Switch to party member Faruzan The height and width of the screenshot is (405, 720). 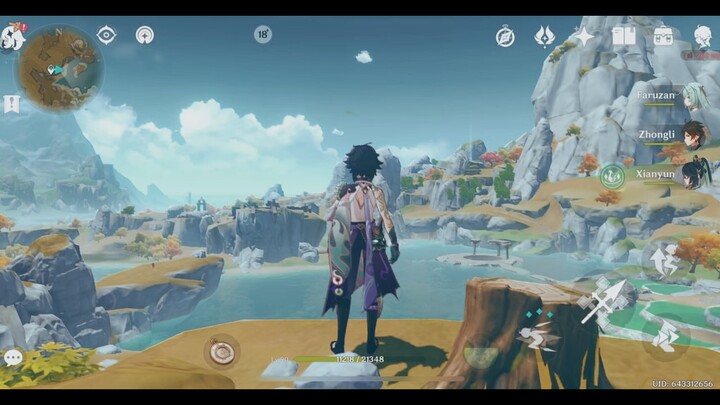coord(692,97)
